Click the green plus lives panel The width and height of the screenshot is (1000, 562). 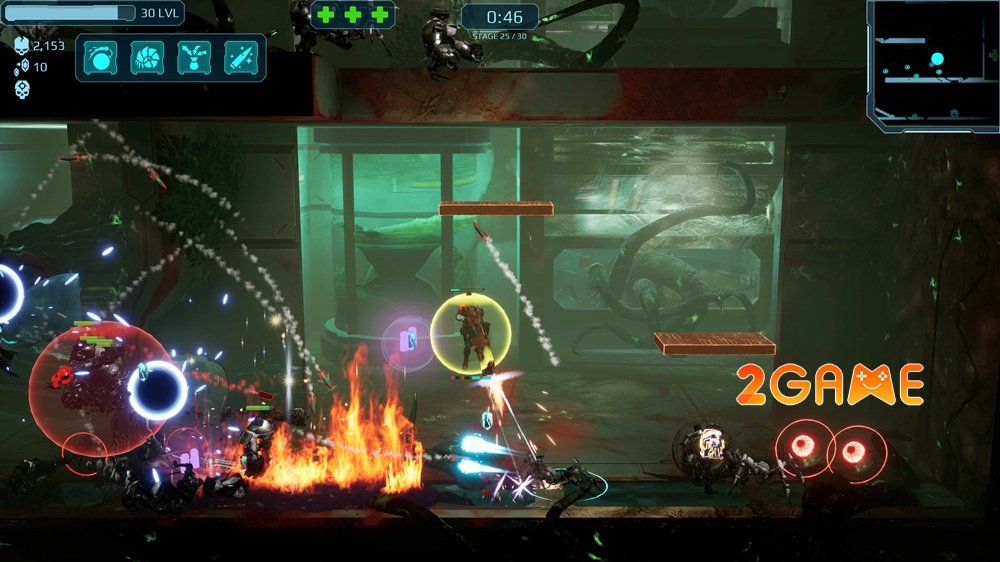352,15
